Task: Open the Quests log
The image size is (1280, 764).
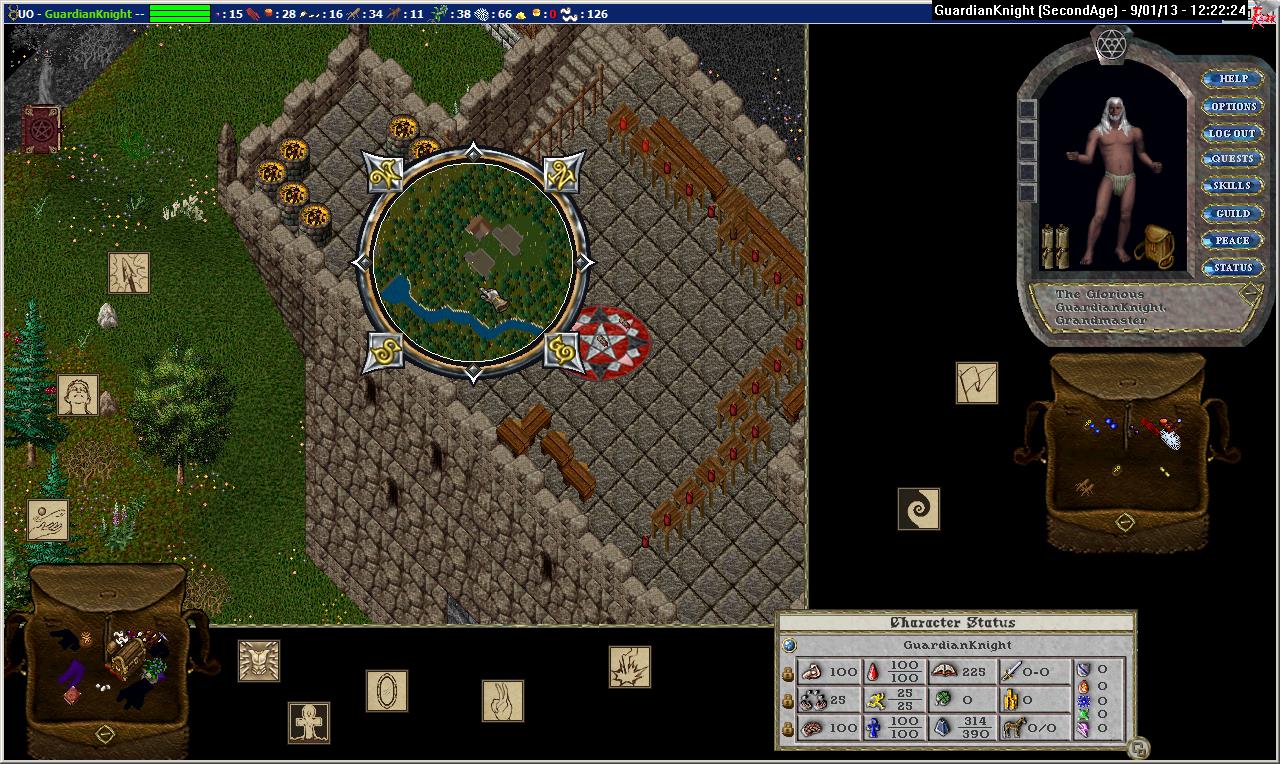Action: 1232,159
